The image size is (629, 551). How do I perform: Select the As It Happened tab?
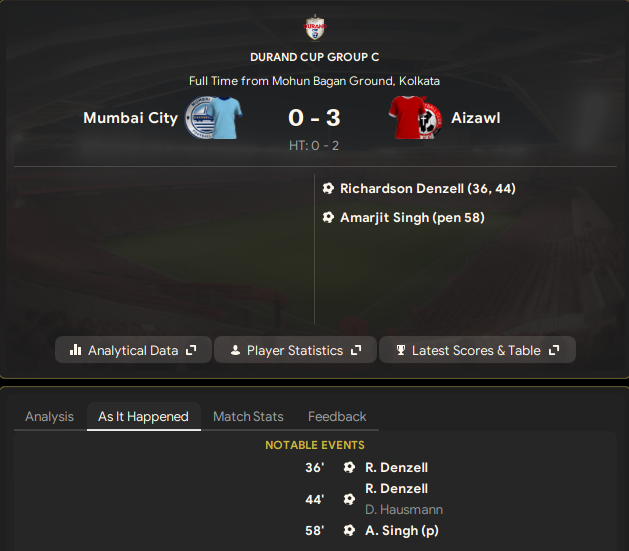click(x=143, y=416)
